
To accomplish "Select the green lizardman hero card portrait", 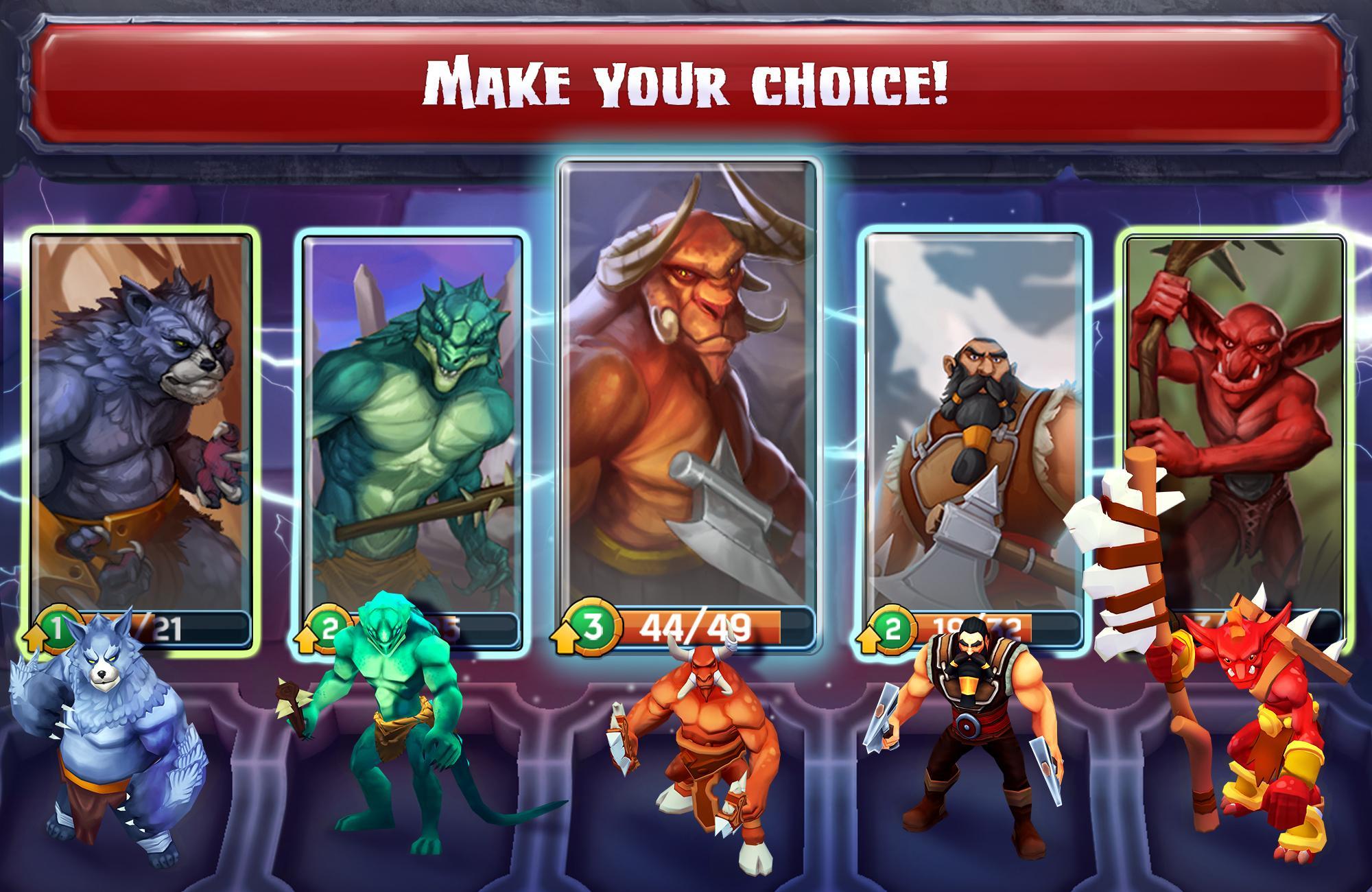I will (x=412, y=412).
